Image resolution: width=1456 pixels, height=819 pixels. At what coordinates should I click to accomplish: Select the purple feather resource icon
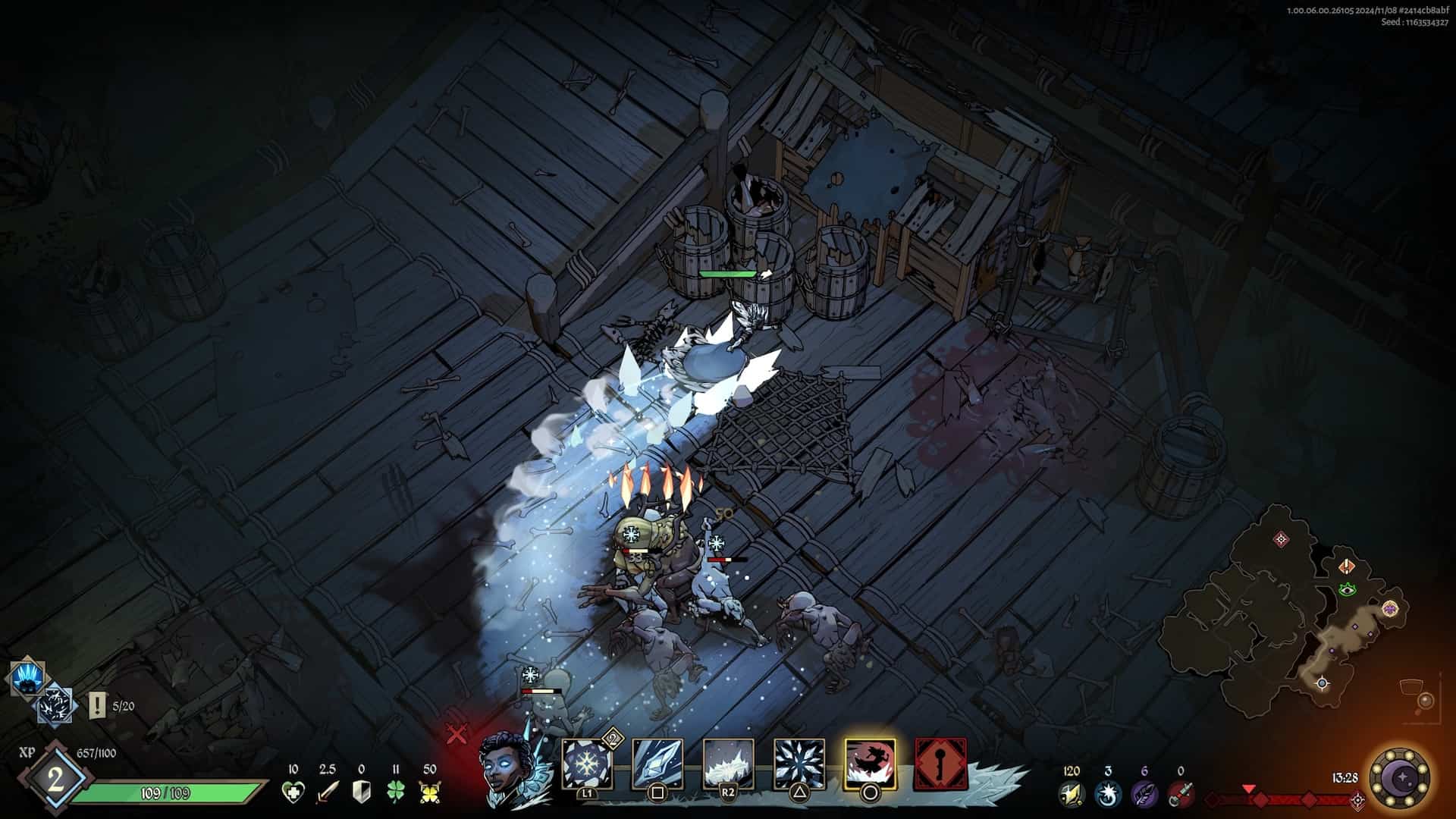click(1144, 794)
